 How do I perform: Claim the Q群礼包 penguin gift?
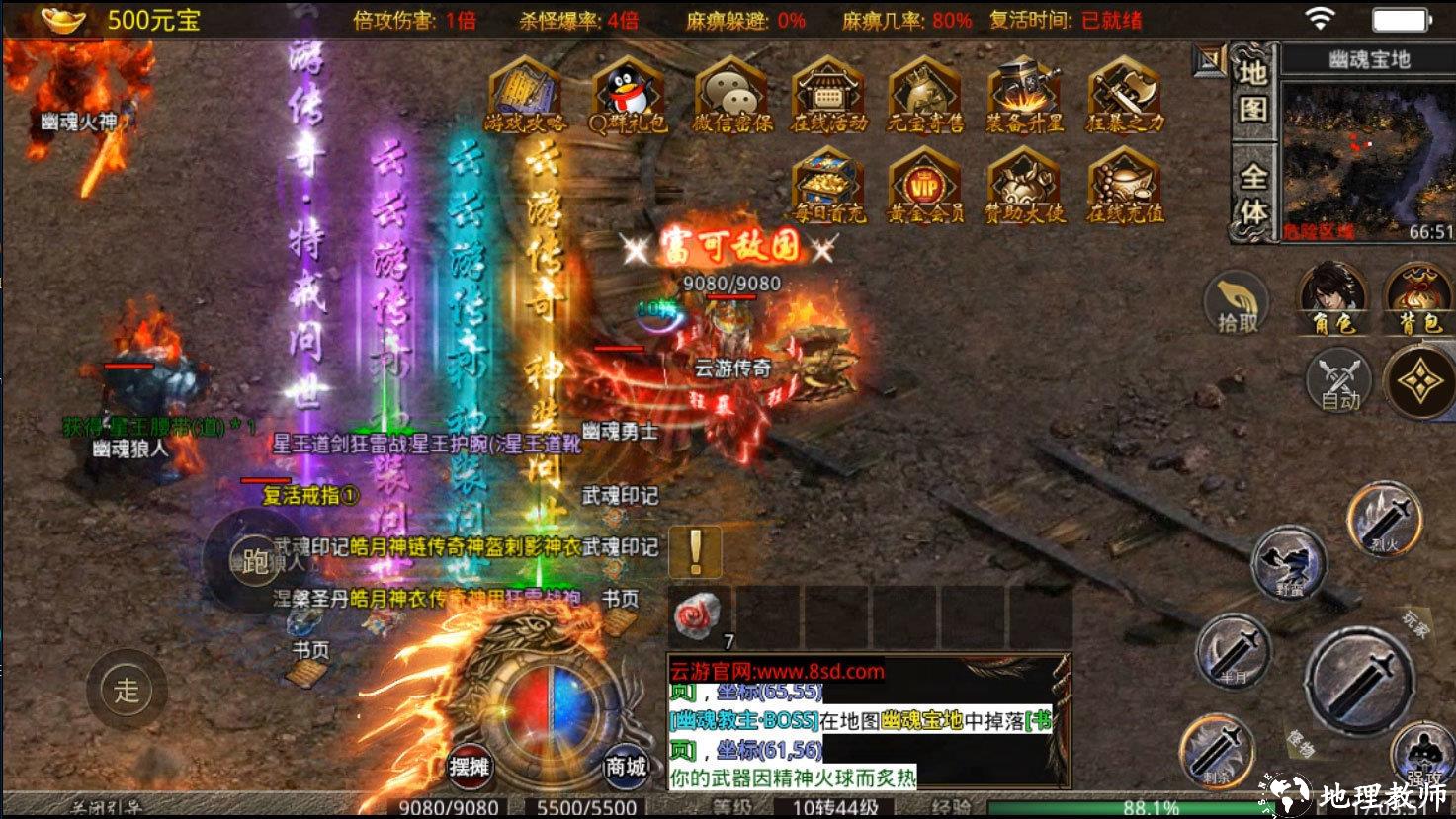(628, 96)
